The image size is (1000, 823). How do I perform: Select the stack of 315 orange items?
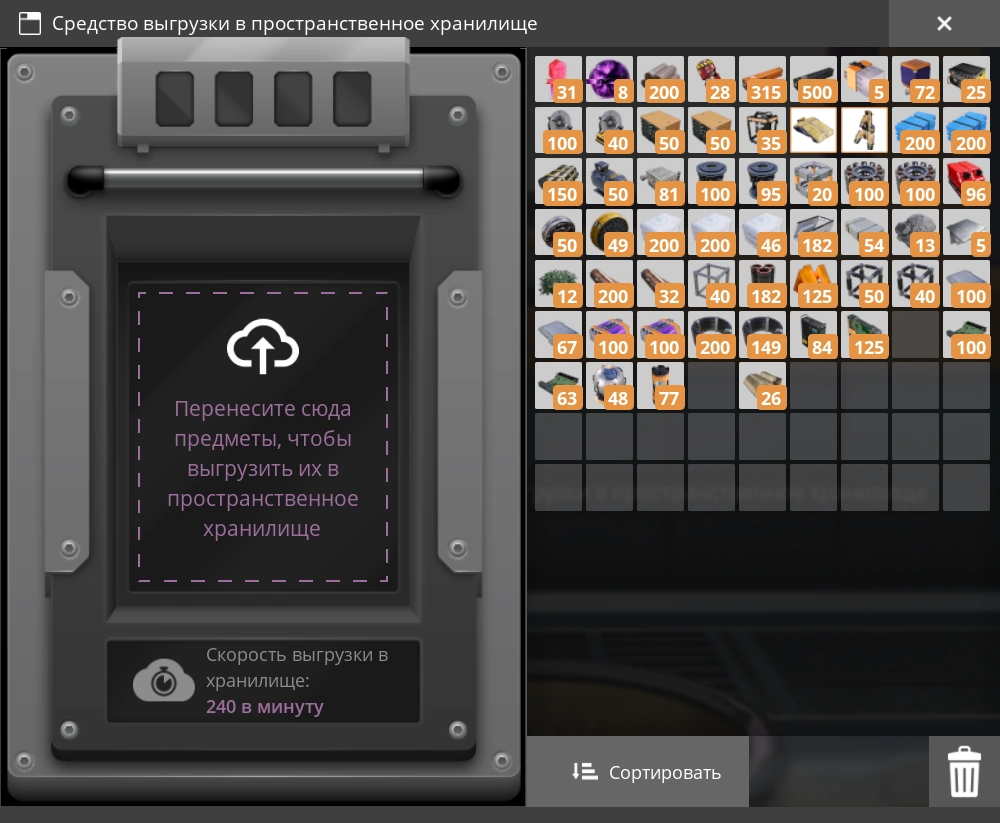[x=762, y=80]
